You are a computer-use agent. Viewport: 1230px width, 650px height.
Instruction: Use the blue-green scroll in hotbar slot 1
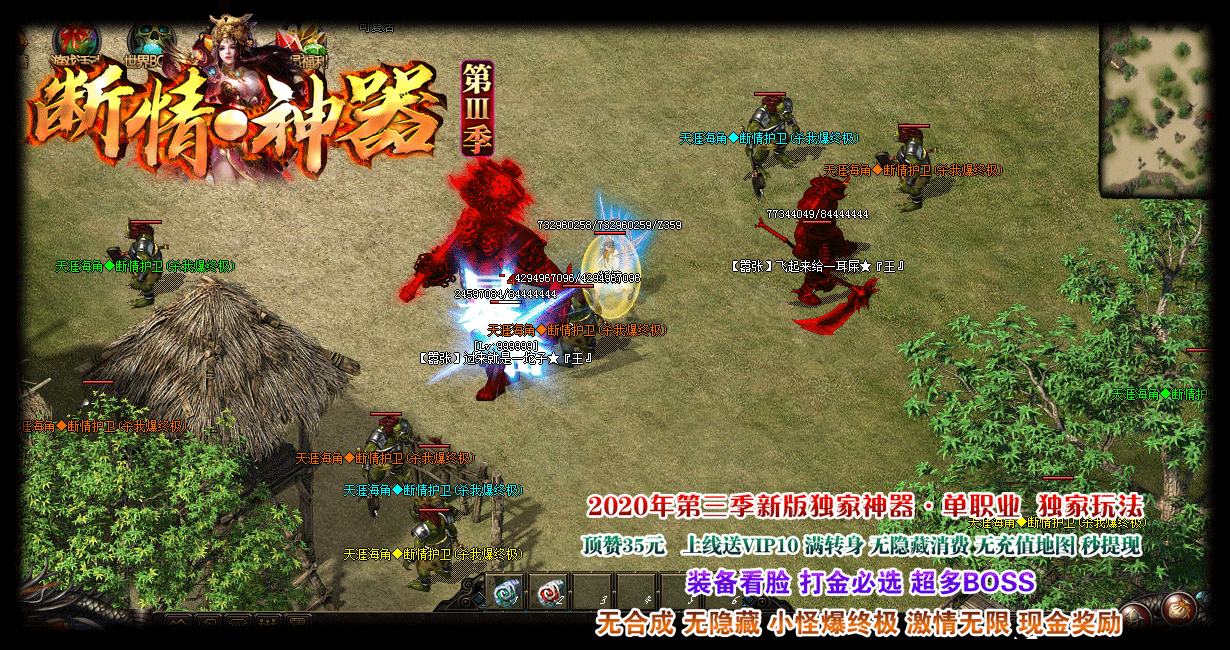[504, 592]
